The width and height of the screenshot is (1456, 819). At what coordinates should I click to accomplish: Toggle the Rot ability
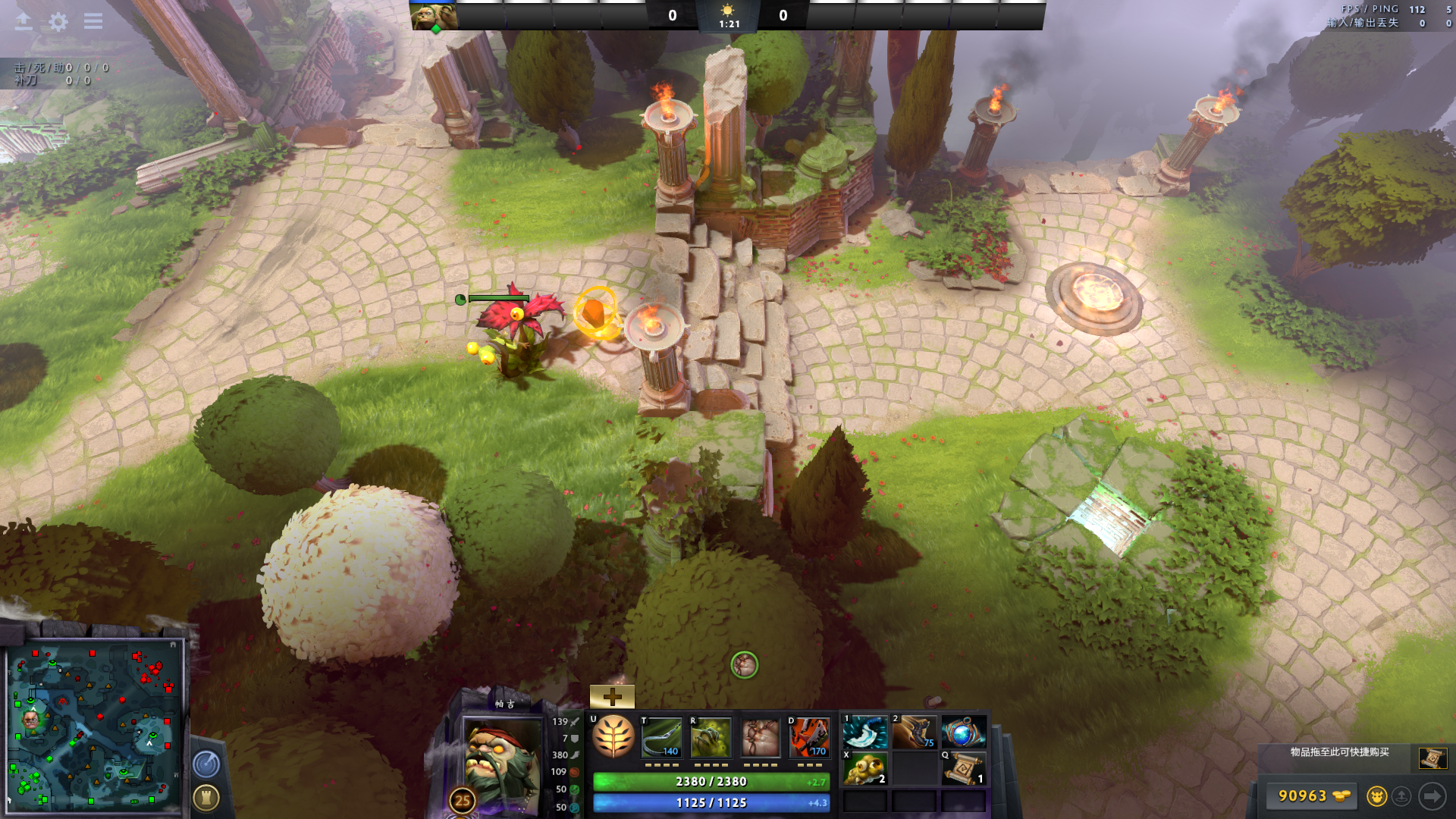(711, 737)
